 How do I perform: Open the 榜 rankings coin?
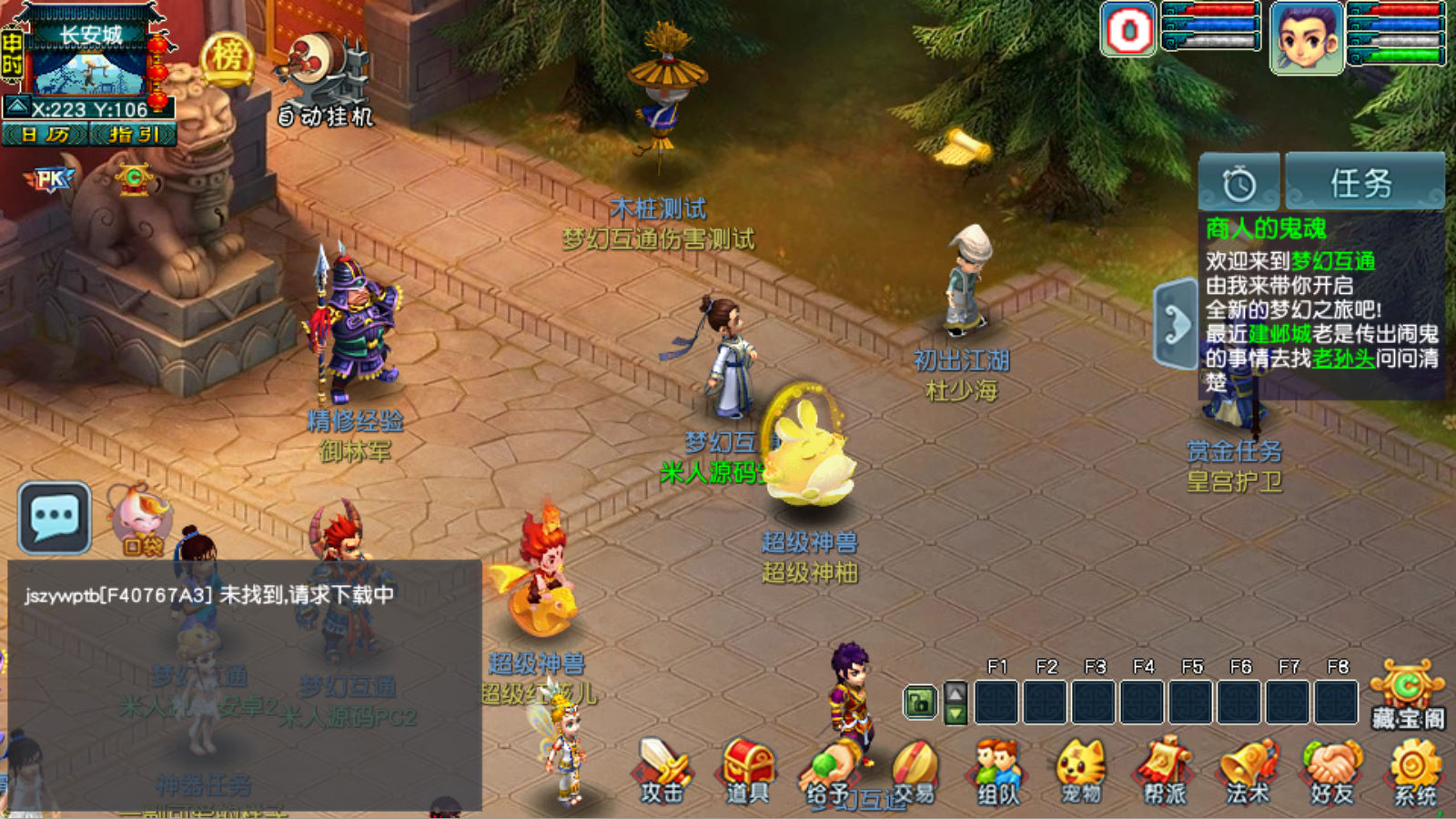coord(227,58)
